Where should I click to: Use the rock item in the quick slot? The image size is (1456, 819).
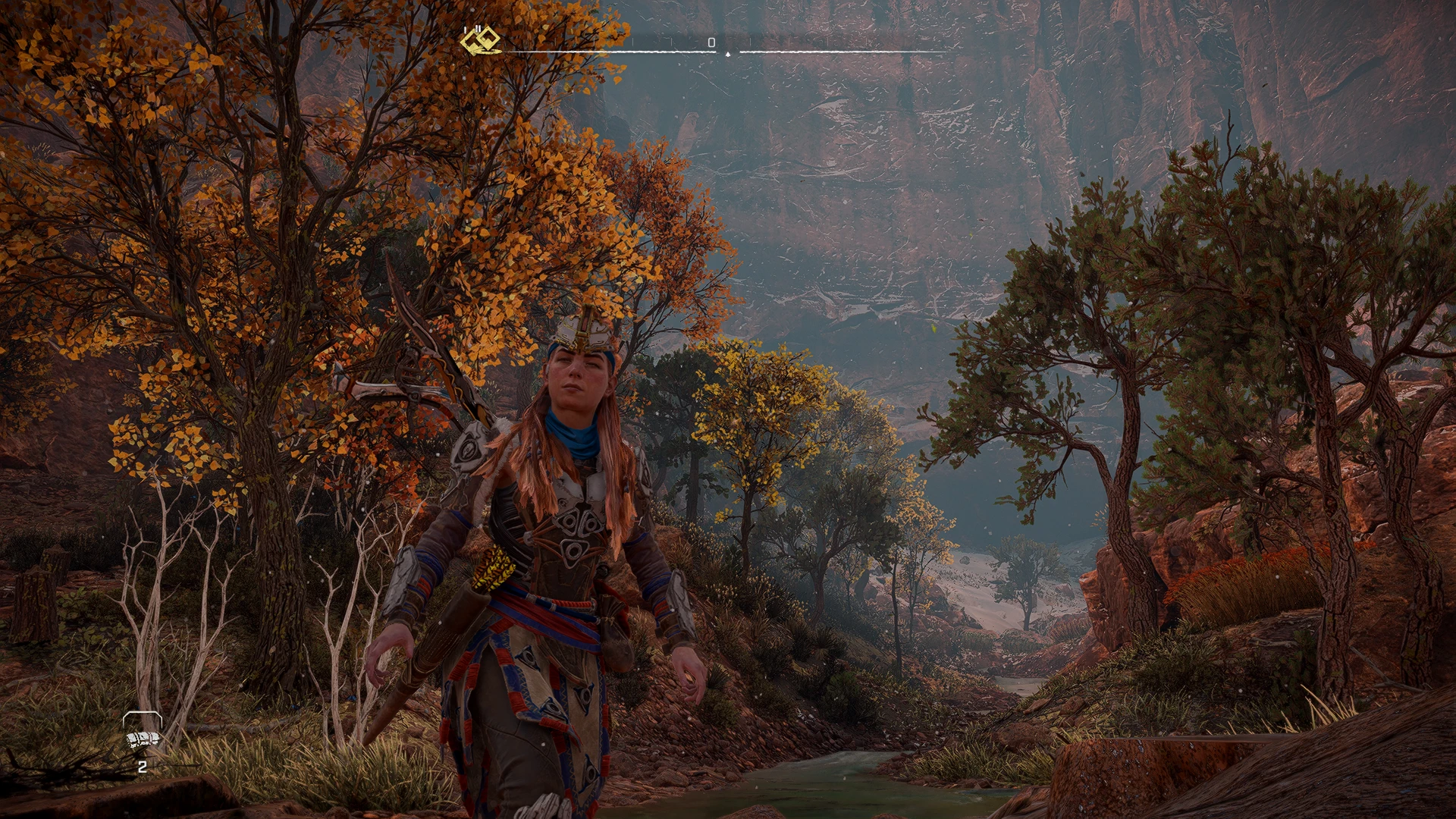(x=143, y=739)
